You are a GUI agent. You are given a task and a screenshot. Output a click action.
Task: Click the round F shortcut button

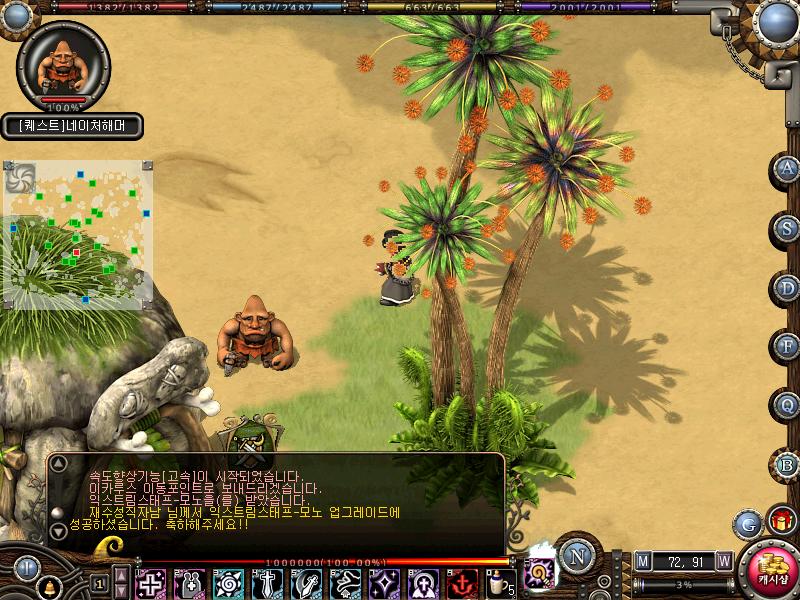pos(787,347)
